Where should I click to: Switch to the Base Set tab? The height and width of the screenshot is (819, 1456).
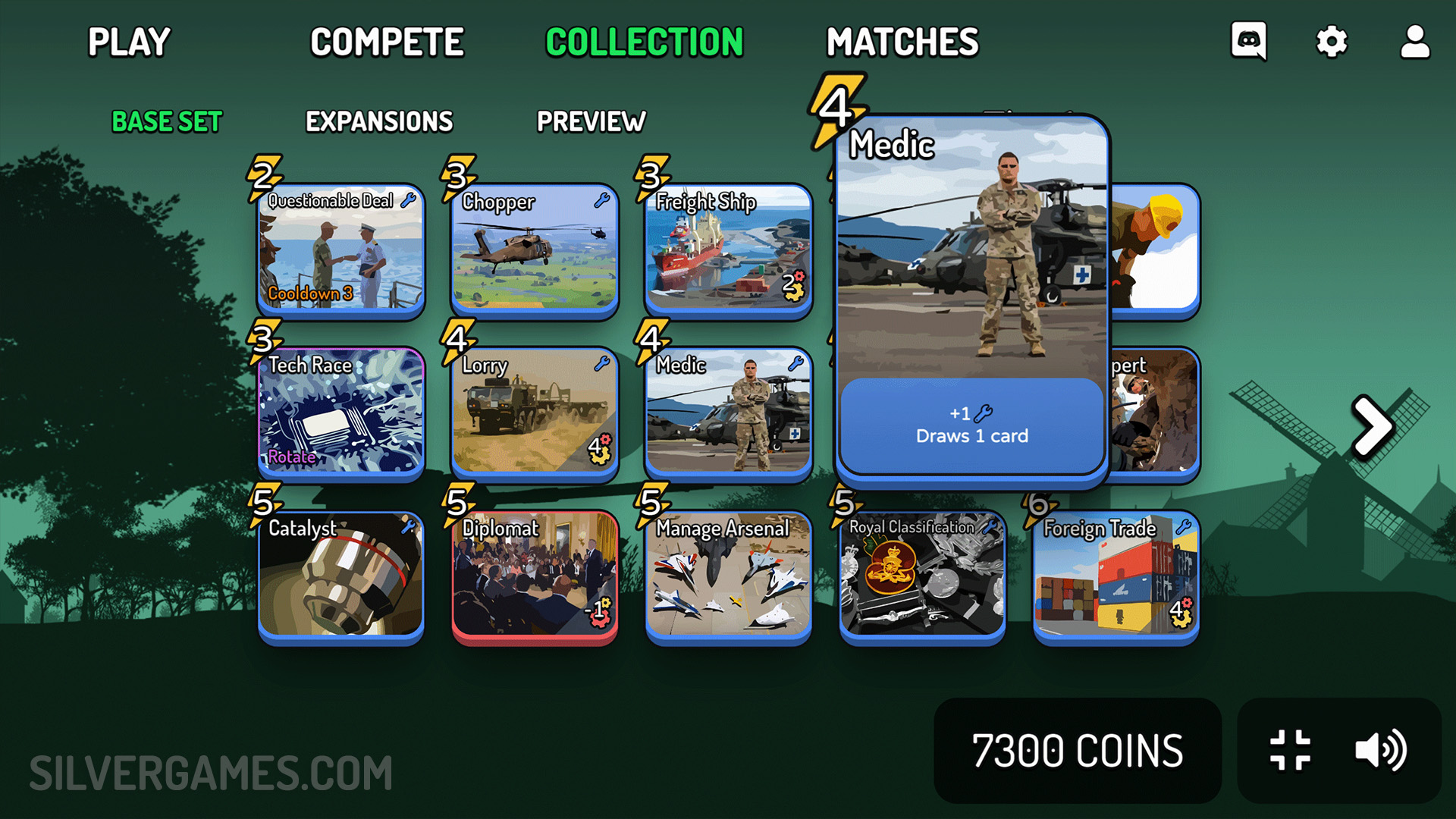pos(167,121)
